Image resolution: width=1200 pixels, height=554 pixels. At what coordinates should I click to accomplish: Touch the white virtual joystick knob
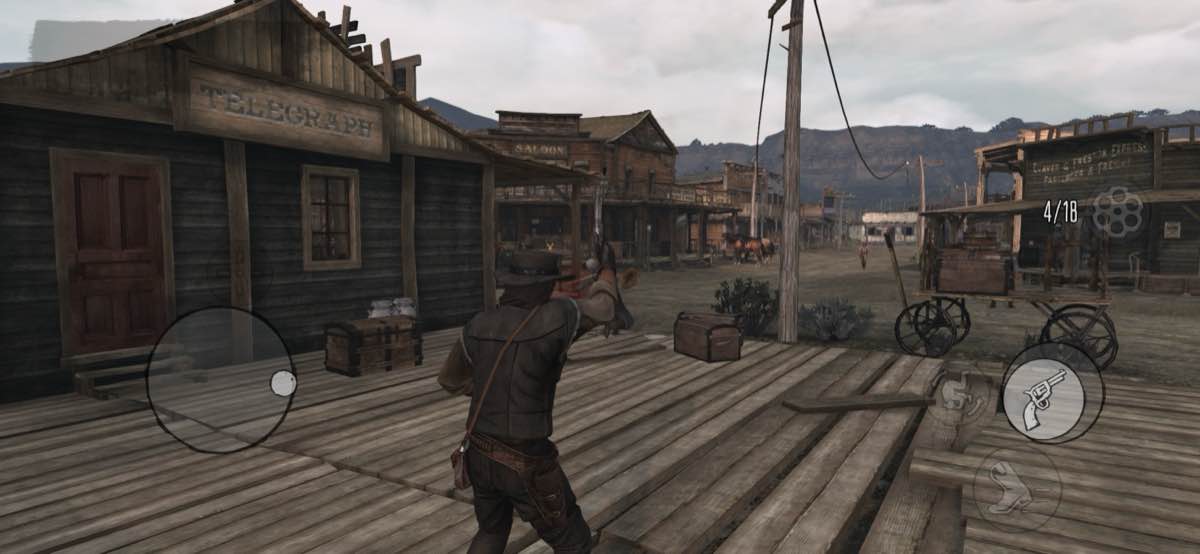point(283,383)
